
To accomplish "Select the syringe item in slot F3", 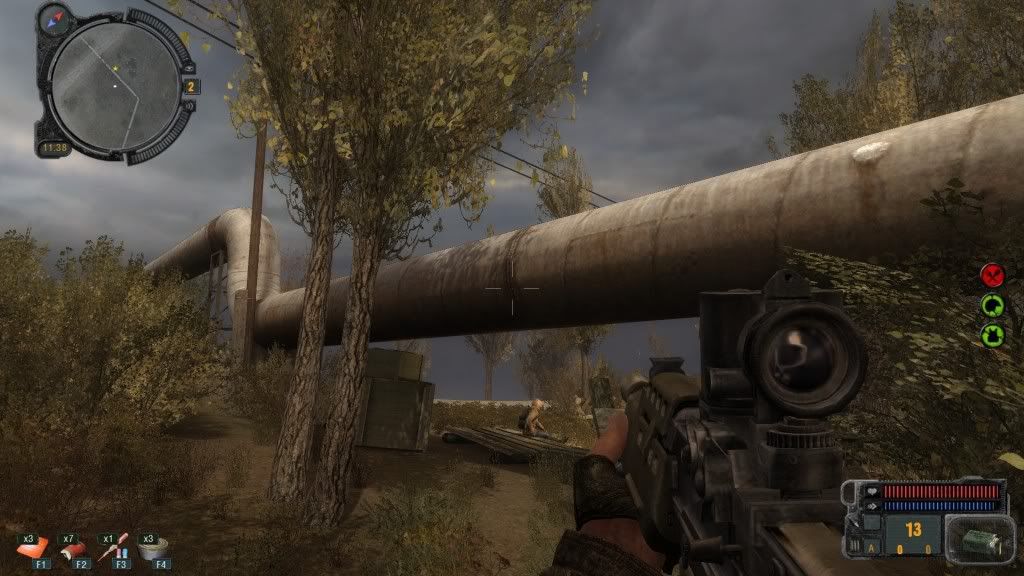I will point(112,547).
